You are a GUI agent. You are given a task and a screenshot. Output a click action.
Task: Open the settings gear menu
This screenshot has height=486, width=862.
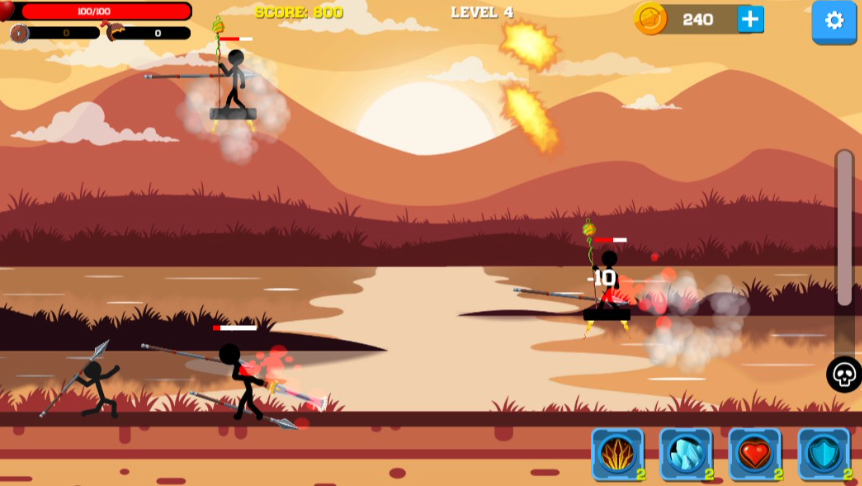coord(834,20)
